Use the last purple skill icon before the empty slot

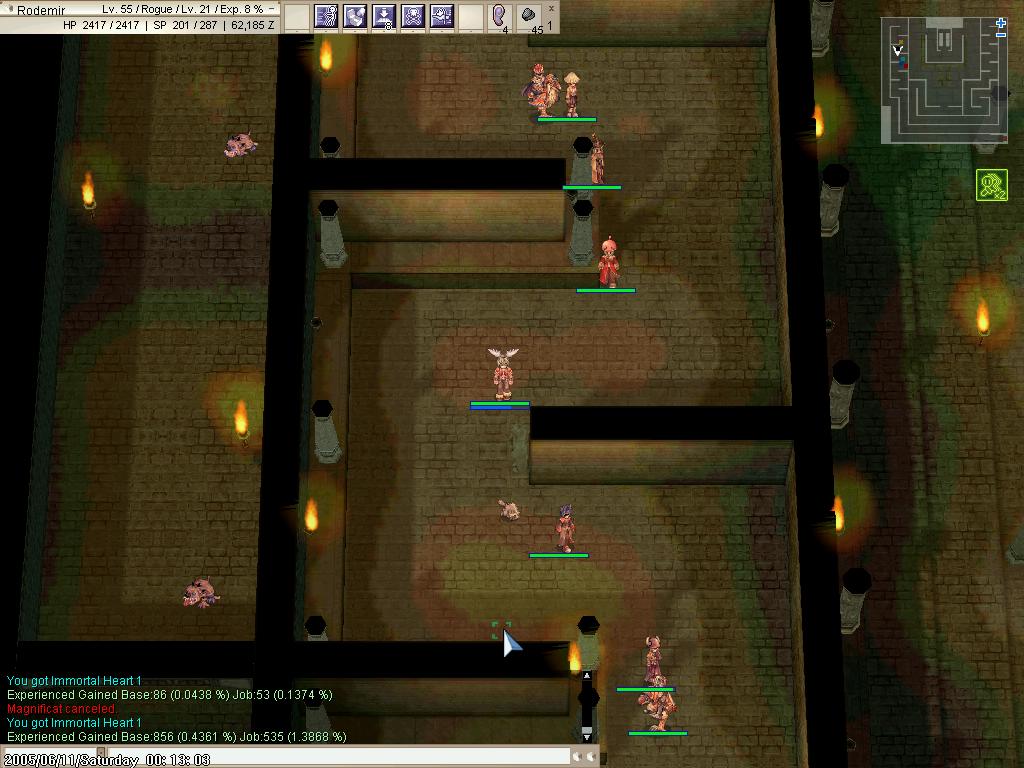442,16
